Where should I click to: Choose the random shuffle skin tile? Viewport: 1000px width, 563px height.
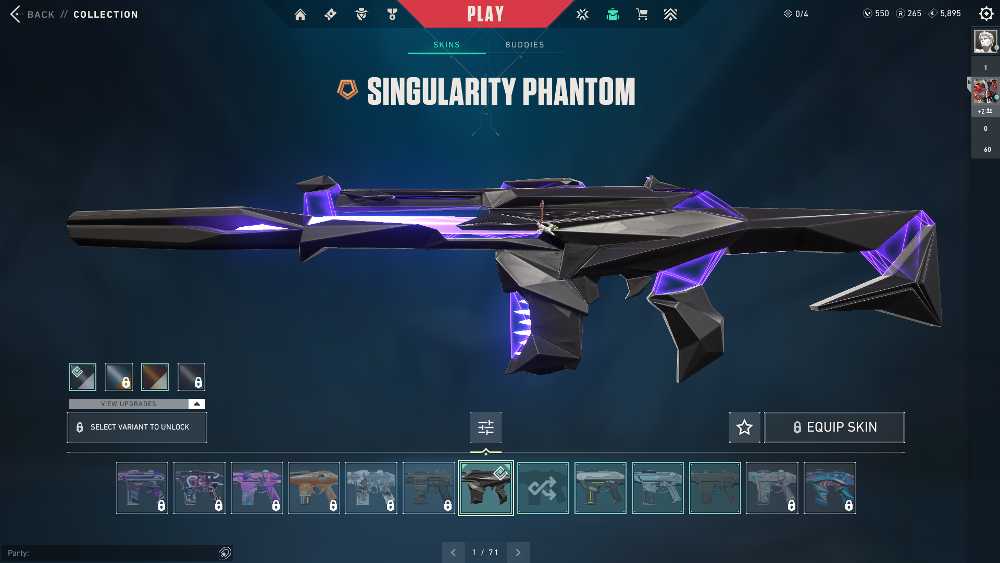[x=543, y=488]
